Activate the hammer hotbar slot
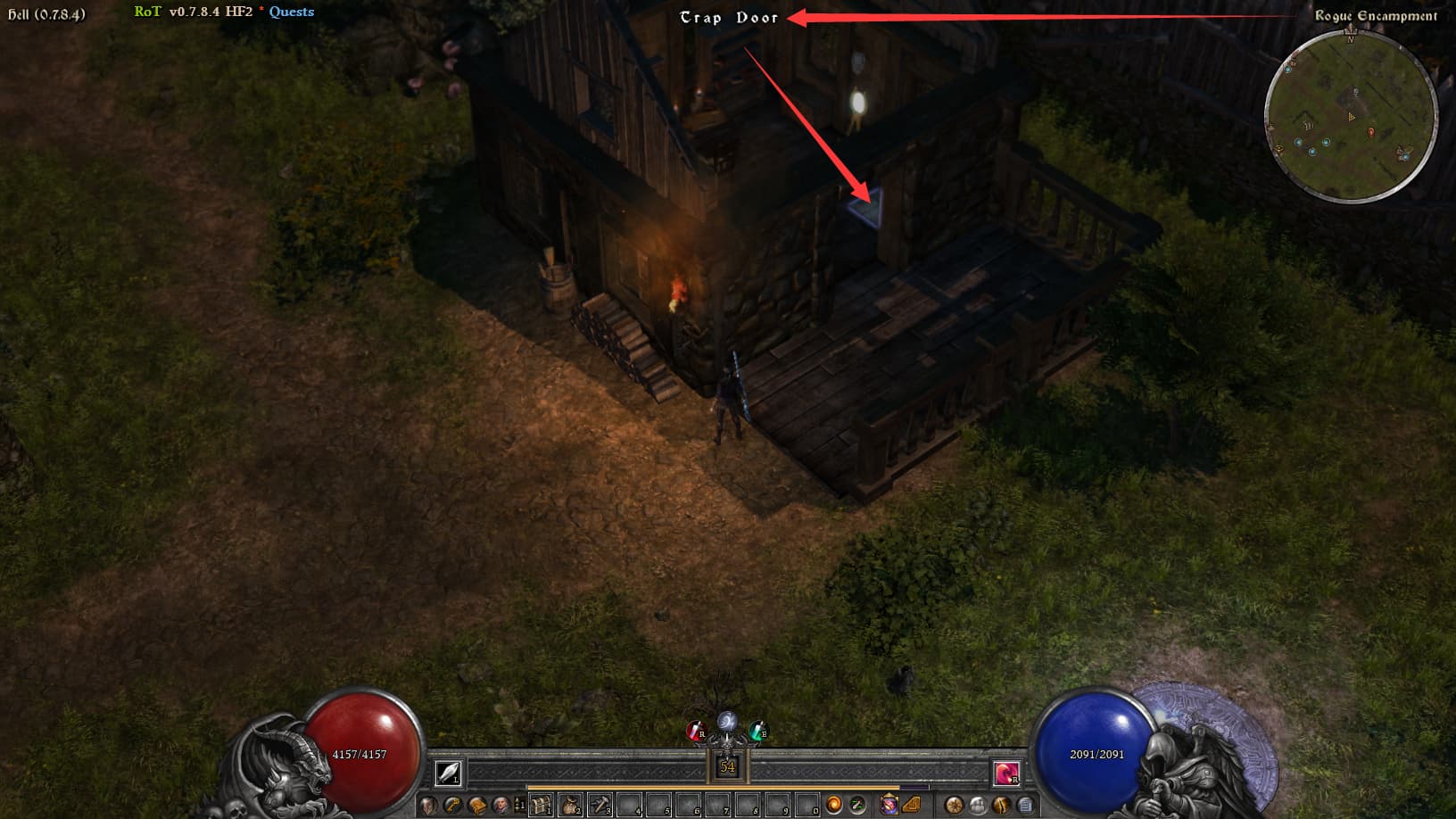This screenshot has height=819, width=1456. pyautogui.click(x=600, y=805)
